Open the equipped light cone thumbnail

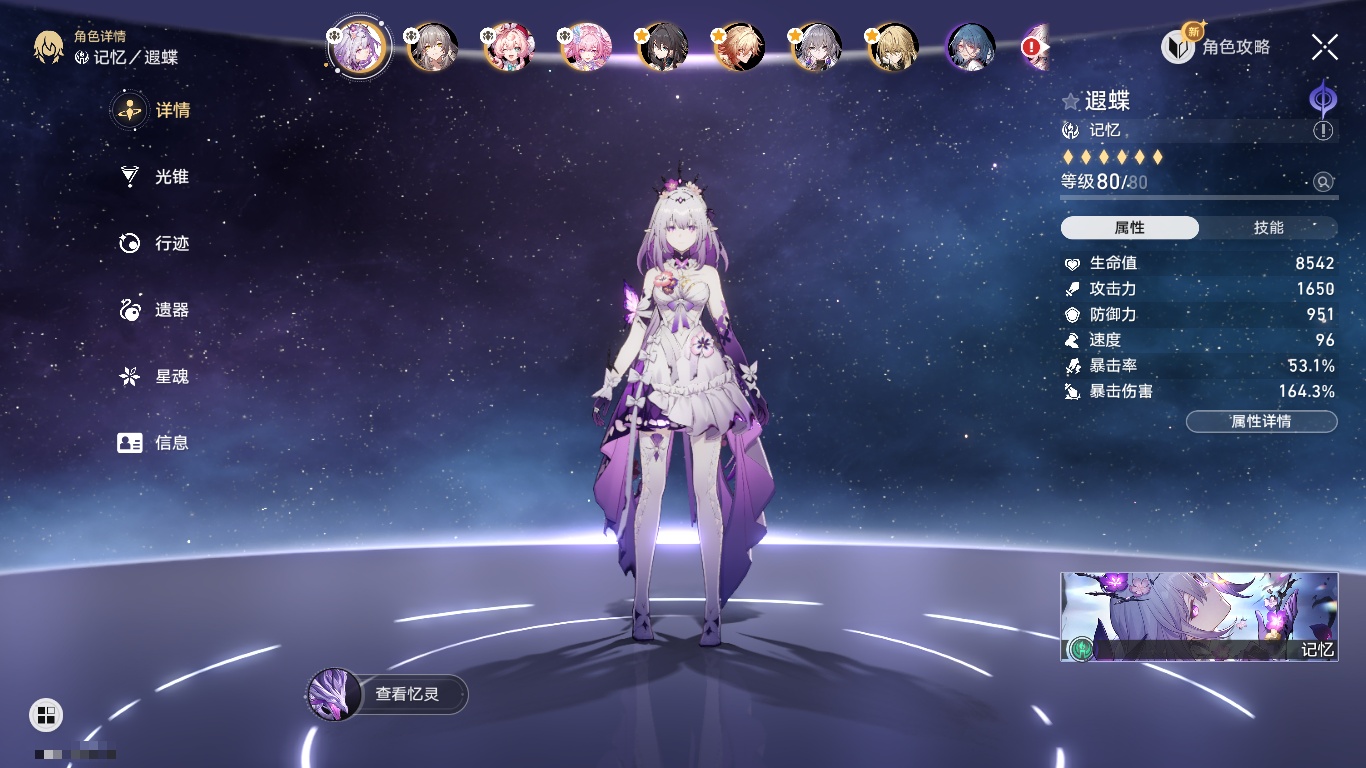[1199, 617]
